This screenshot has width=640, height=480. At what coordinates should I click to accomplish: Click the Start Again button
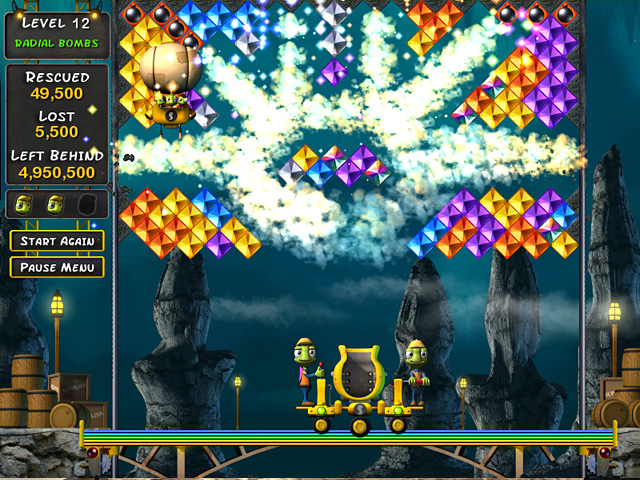point(57,241)
